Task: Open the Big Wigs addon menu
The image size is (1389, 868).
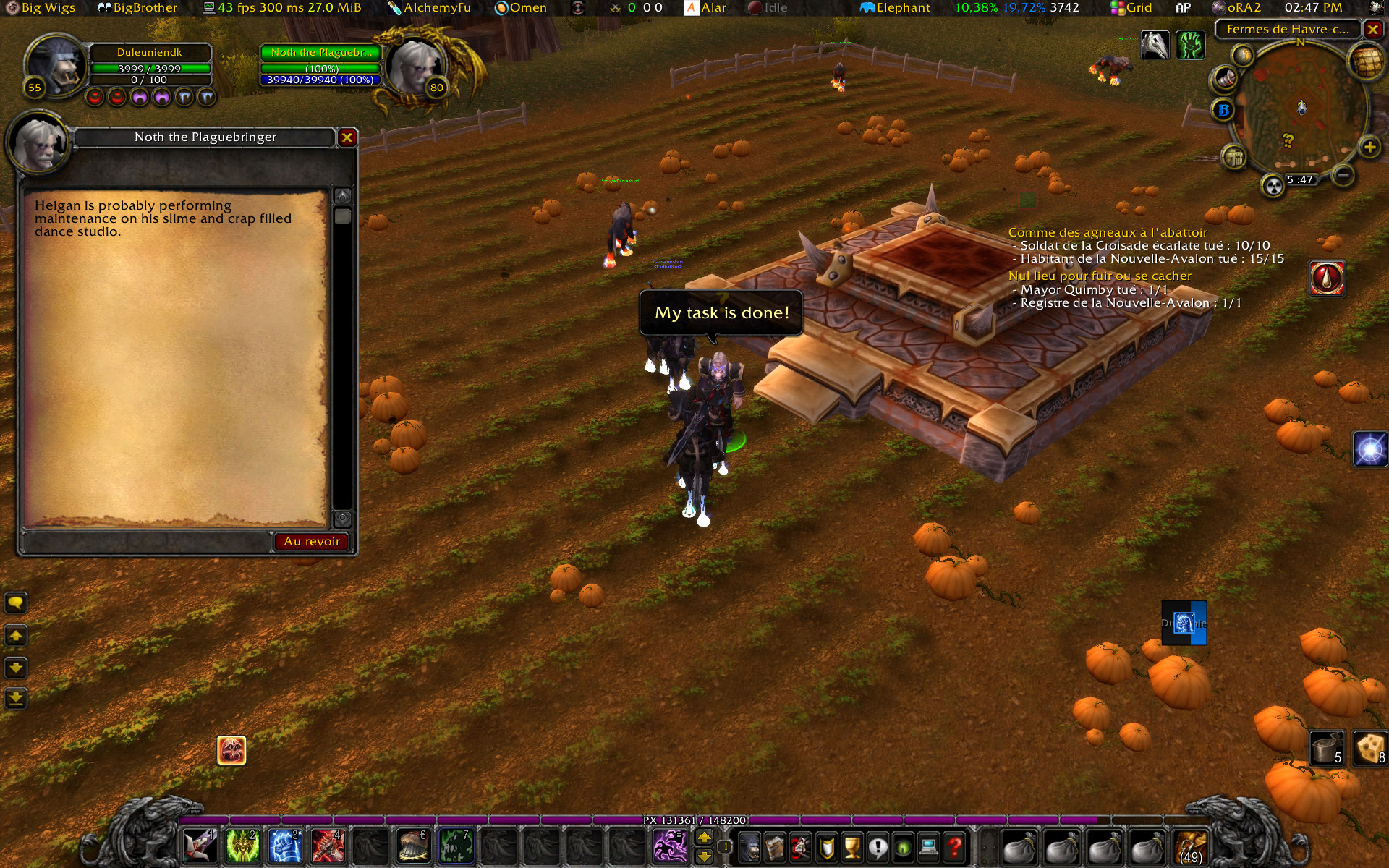Action: point(41,8)
